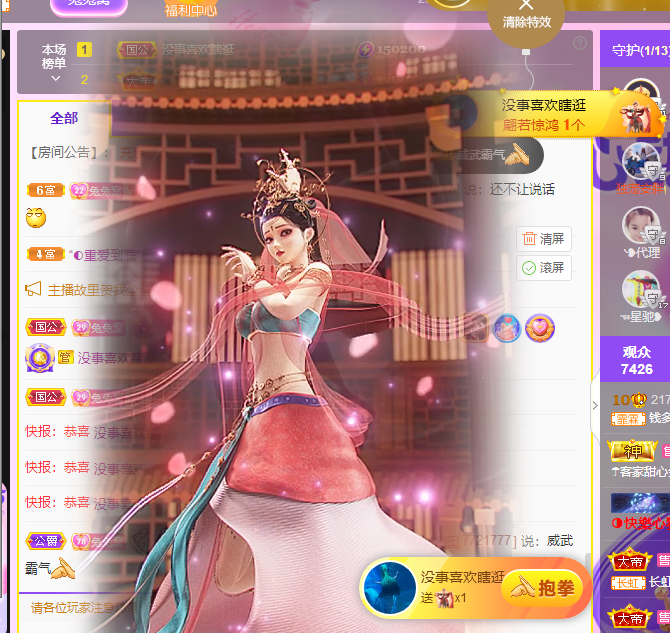
Task: Expand the 本场榜单 ranking dropdown
Action: pos(56,78)
